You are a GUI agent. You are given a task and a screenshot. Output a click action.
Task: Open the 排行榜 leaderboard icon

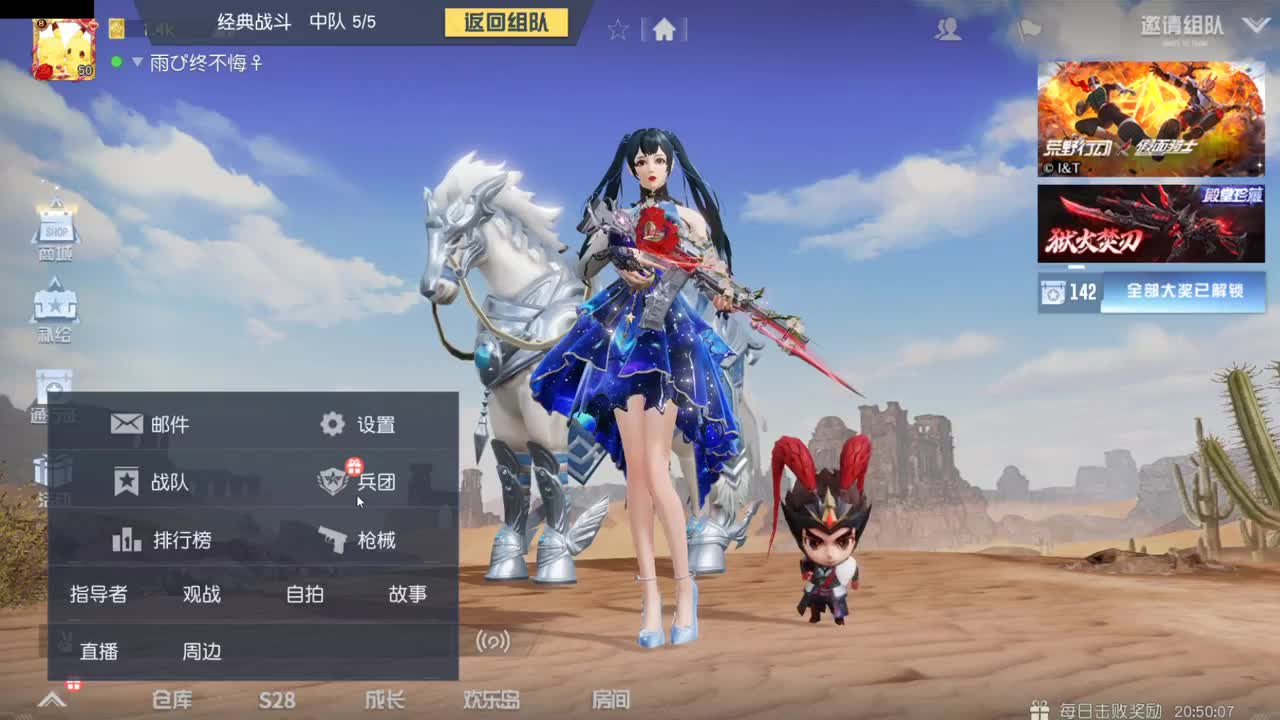[128, 540]
